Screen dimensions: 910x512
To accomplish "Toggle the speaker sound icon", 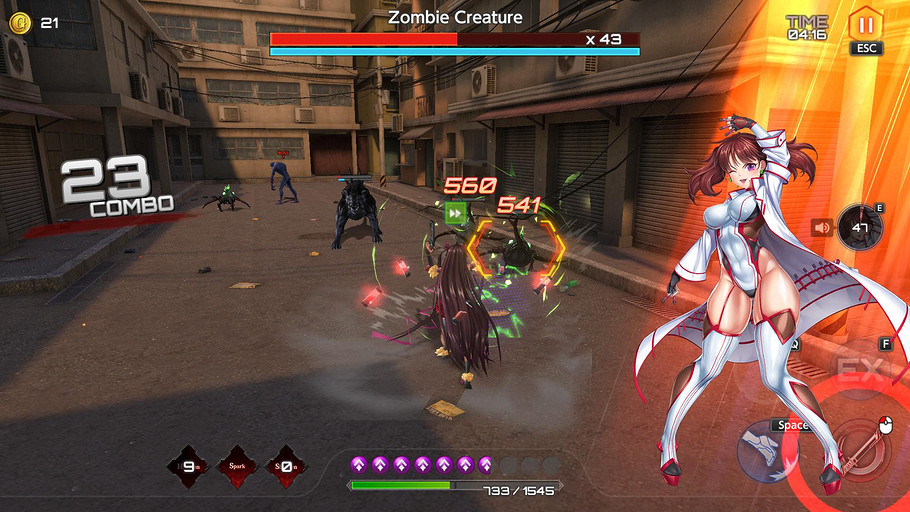I will click(x=822, y=227).
